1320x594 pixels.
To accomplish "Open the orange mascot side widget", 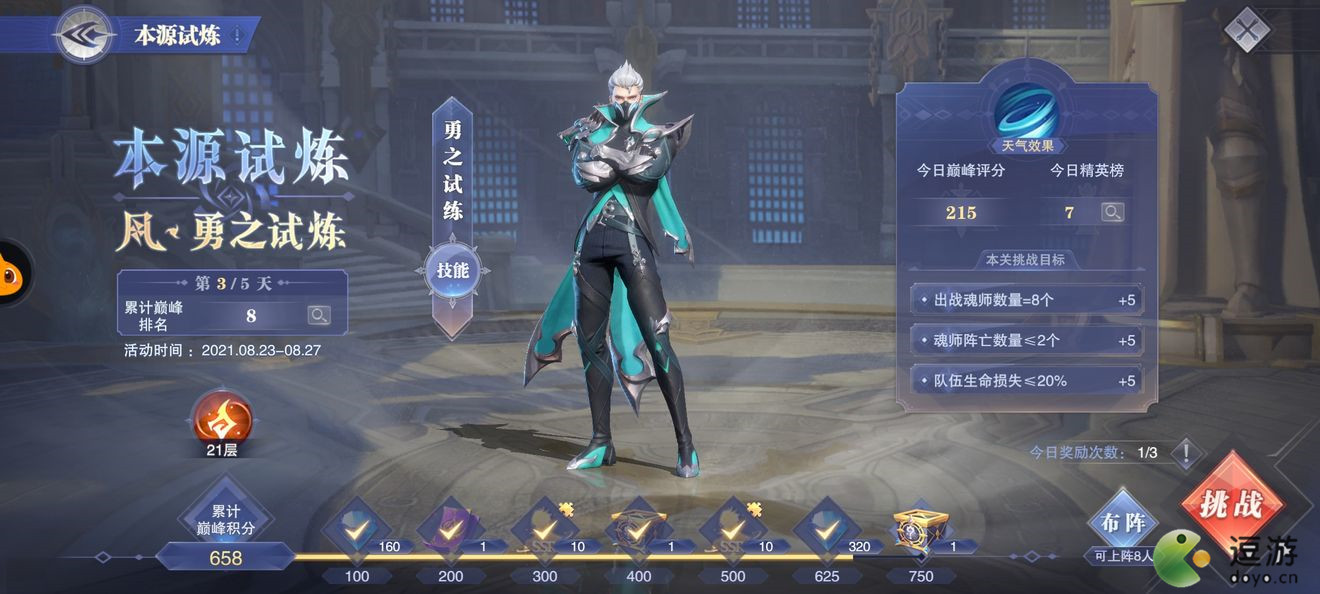I will click(14, 273).
